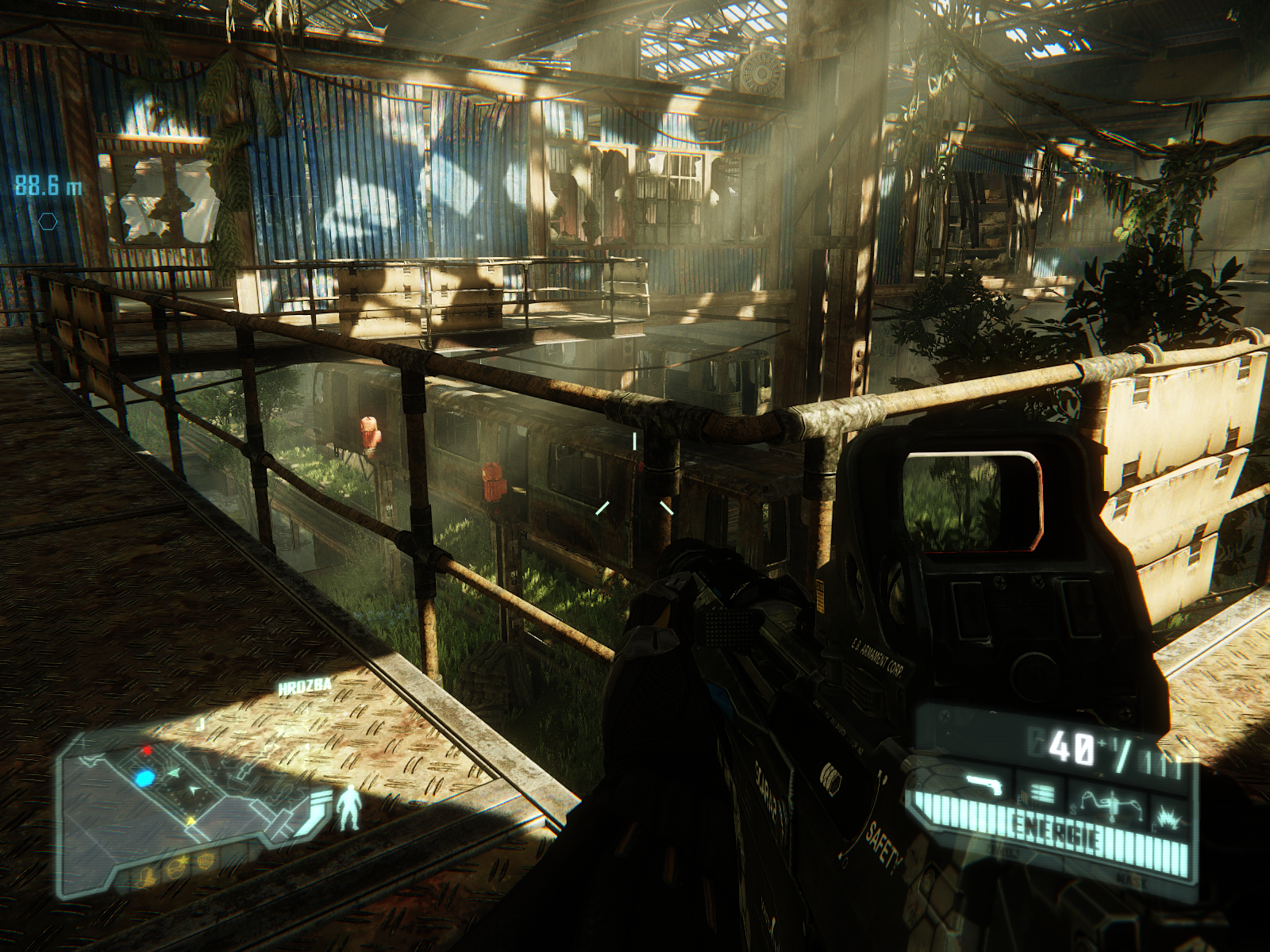Viewport: 1270px width, 952px height.
Task: Select the blue objective marker on minimap
Action: click(144, 778)
